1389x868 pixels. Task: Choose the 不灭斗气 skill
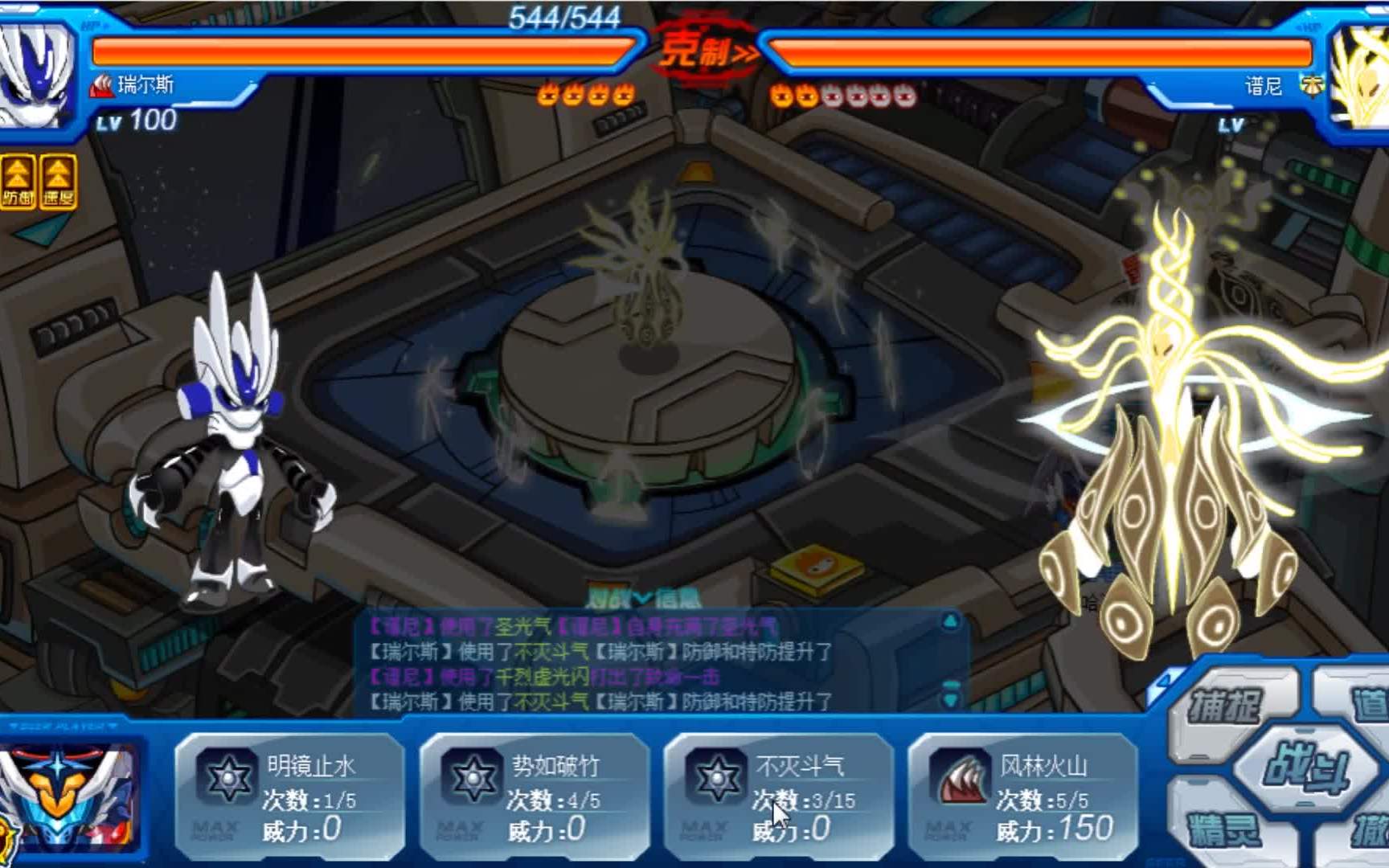[x=778, y=797]
